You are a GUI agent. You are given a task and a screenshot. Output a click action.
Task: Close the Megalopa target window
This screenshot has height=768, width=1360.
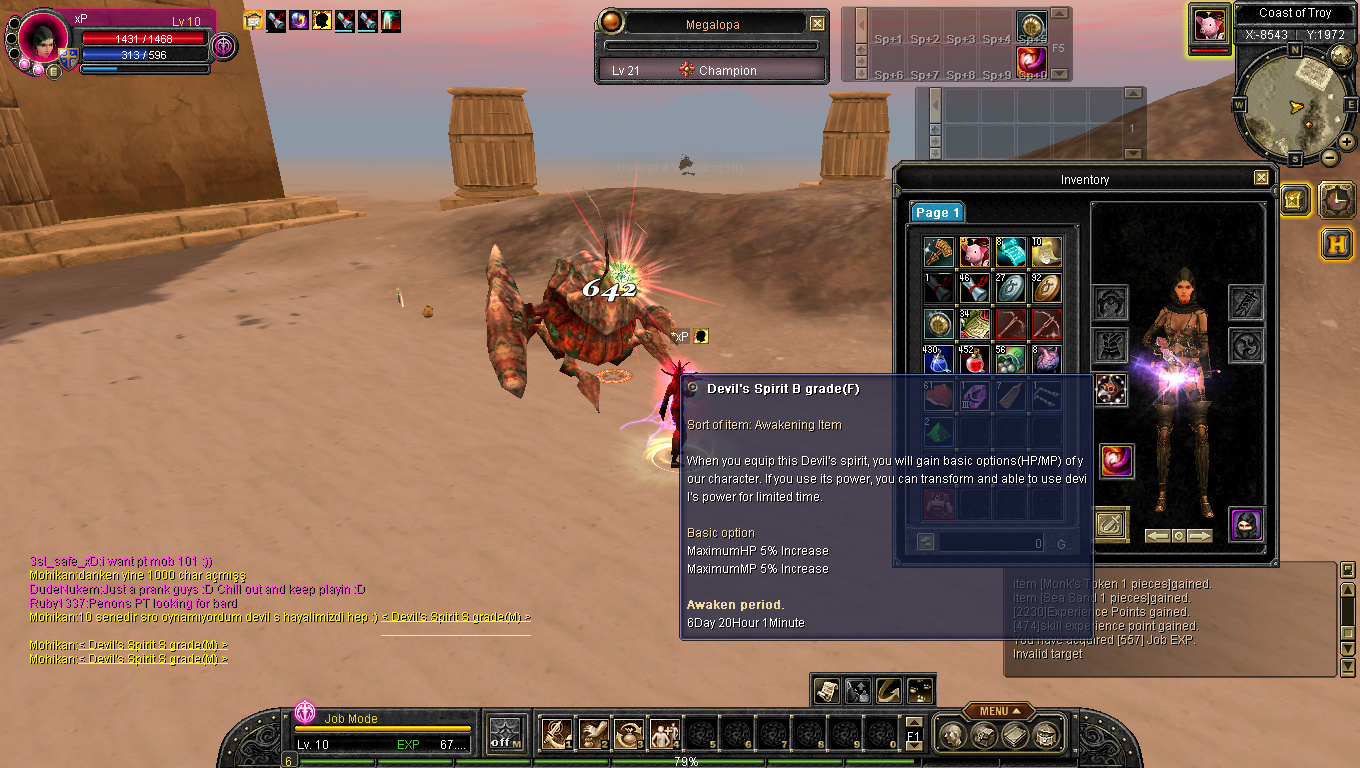[x=817, y=24]
